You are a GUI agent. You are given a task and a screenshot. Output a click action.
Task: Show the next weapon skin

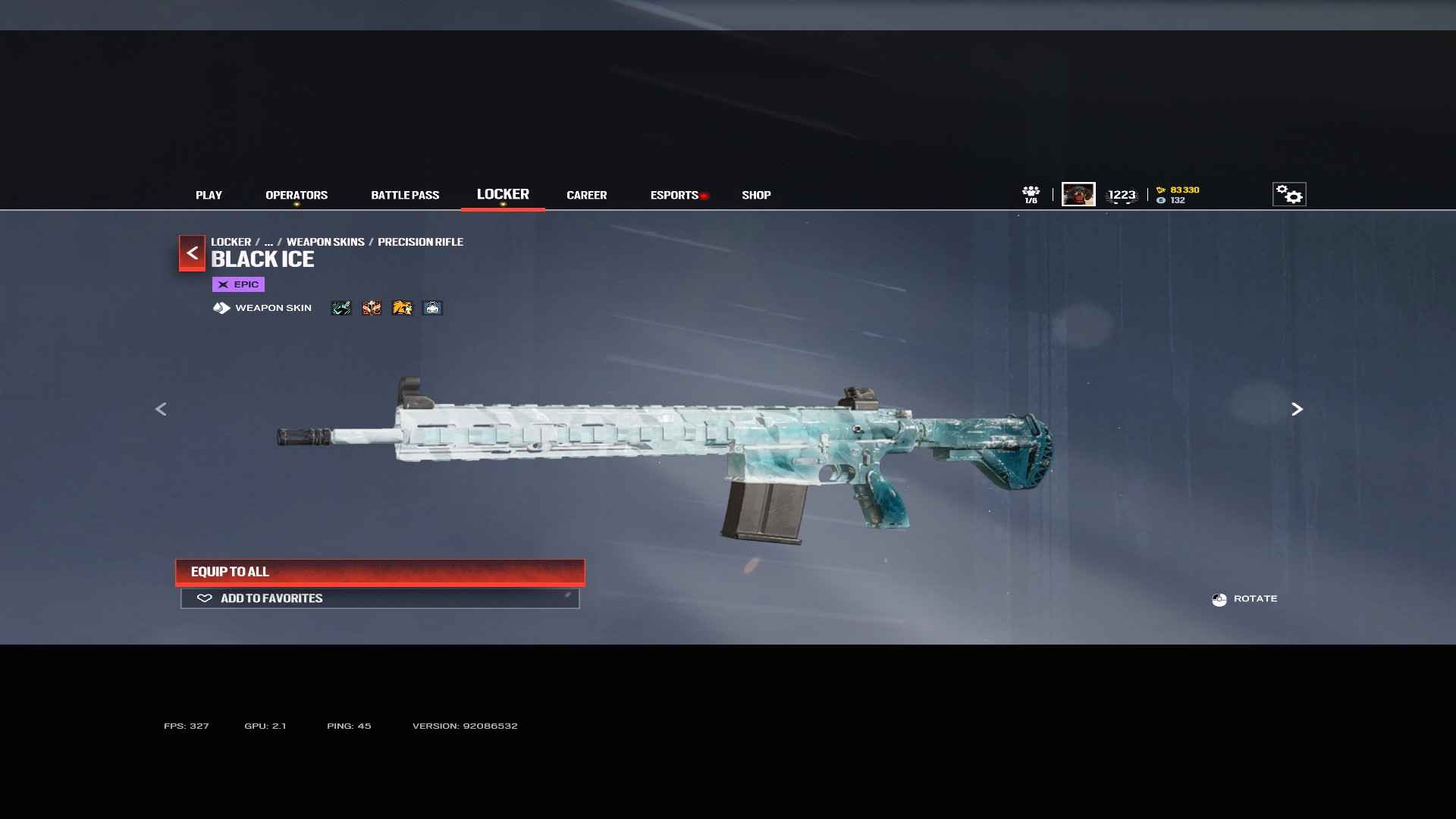(x=1297, y=409)
